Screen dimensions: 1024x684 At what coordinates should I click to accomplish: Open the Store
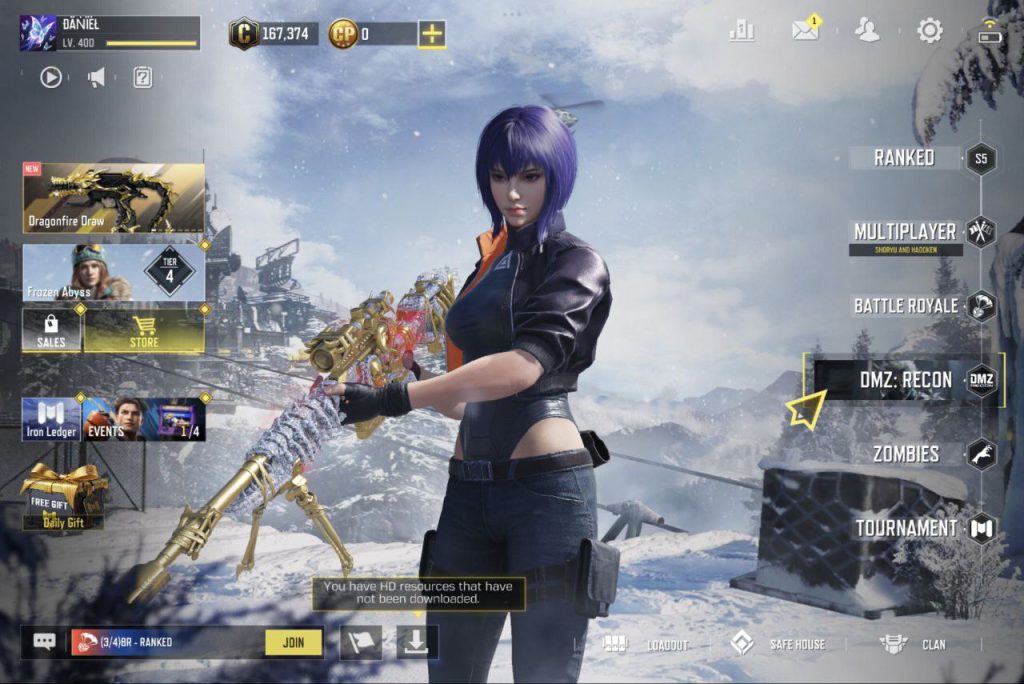pyautogui.click(x=144, y=330)
